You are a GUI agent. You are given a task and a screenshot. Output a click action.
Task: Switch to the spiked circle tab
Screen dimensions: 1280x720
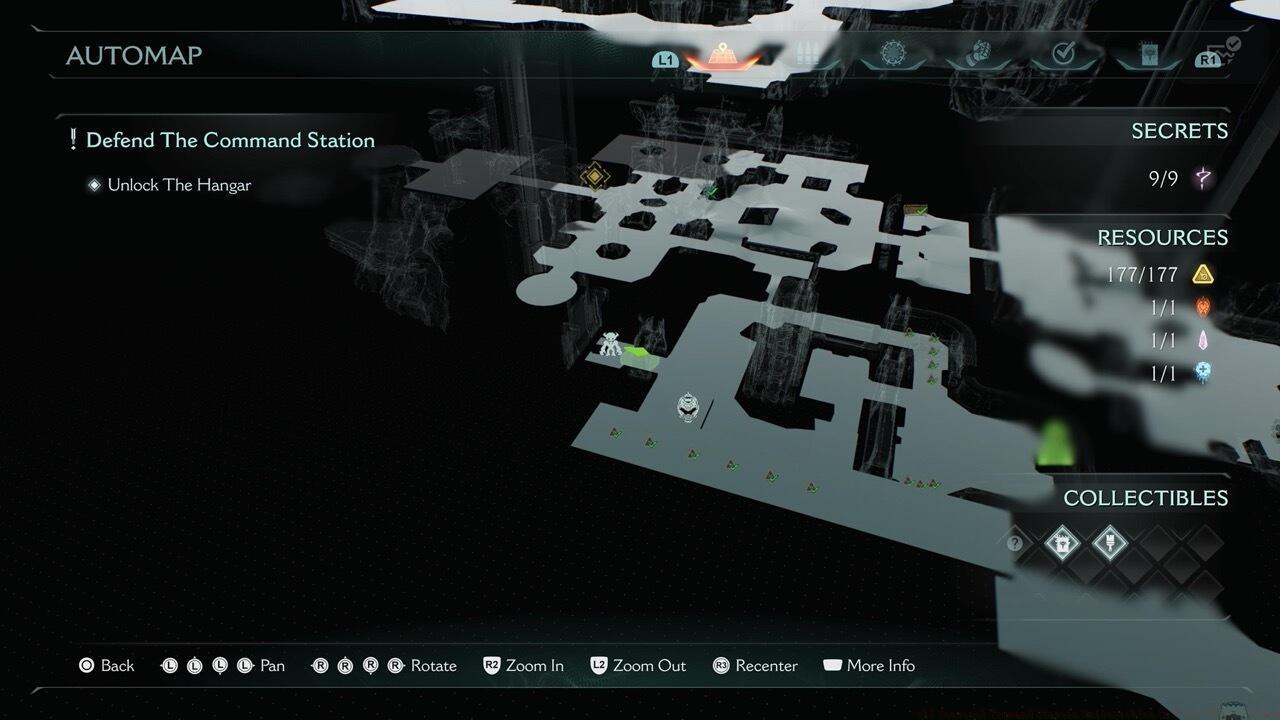coord(891,56)
